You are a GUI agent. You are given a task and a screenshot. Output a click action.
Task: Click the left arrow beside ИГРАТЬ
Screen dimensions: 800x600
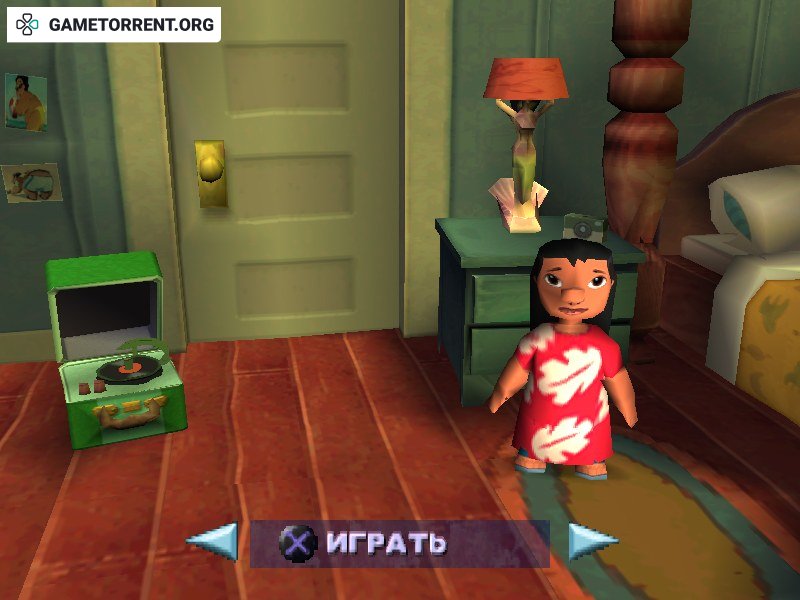tap(215, 542)
